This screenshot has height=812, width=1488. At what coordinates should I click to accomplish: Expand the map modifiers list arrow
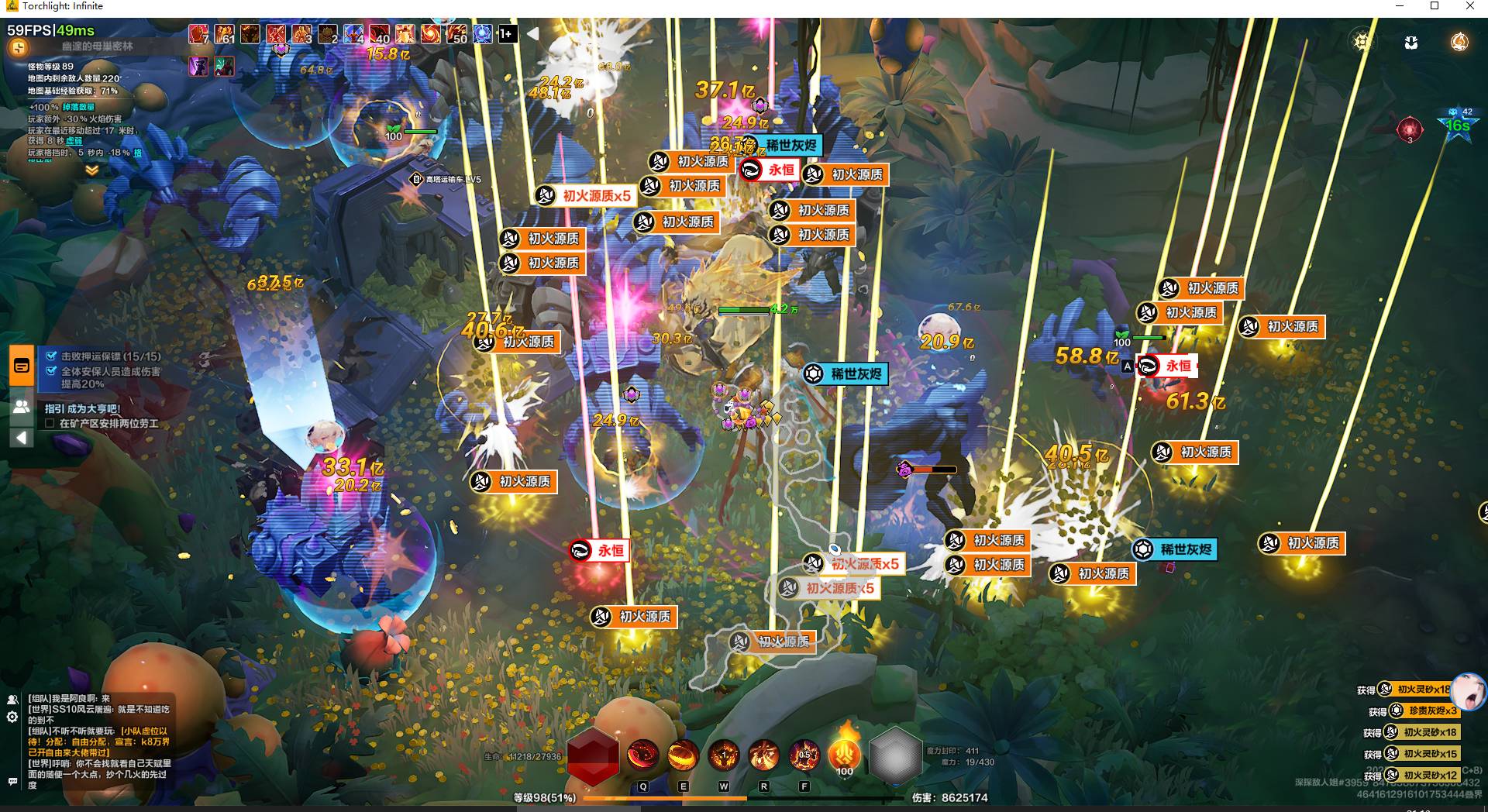(91, 170)
